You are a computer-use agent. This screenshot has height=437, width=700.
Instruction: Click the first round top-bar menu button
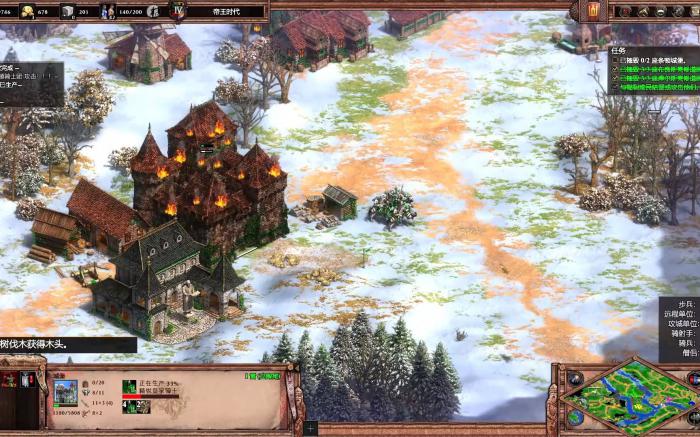(626, 11)
